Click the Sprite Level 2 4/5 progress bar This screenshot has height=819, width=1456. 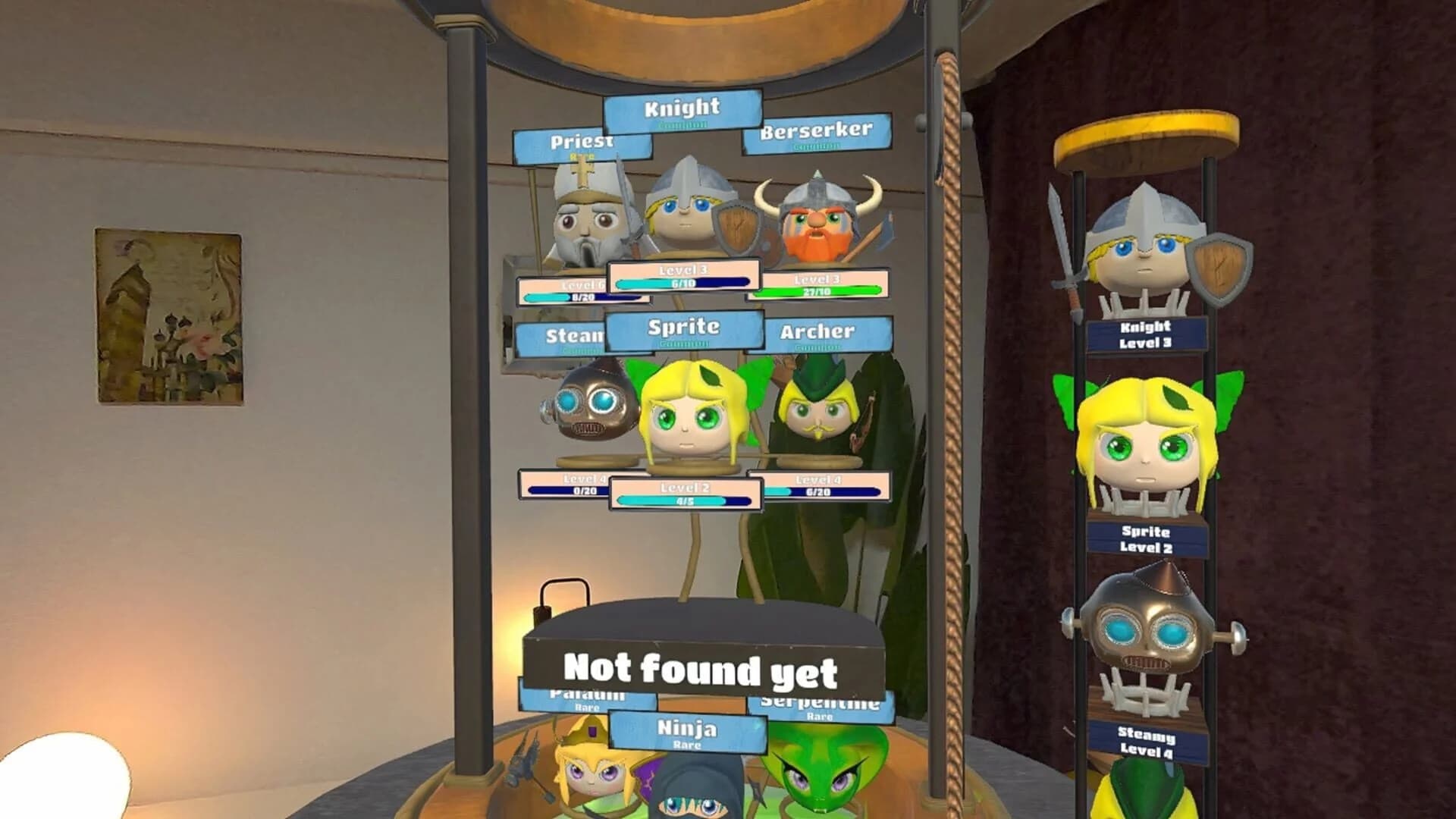pyautogui.click(x=682, y=502)
